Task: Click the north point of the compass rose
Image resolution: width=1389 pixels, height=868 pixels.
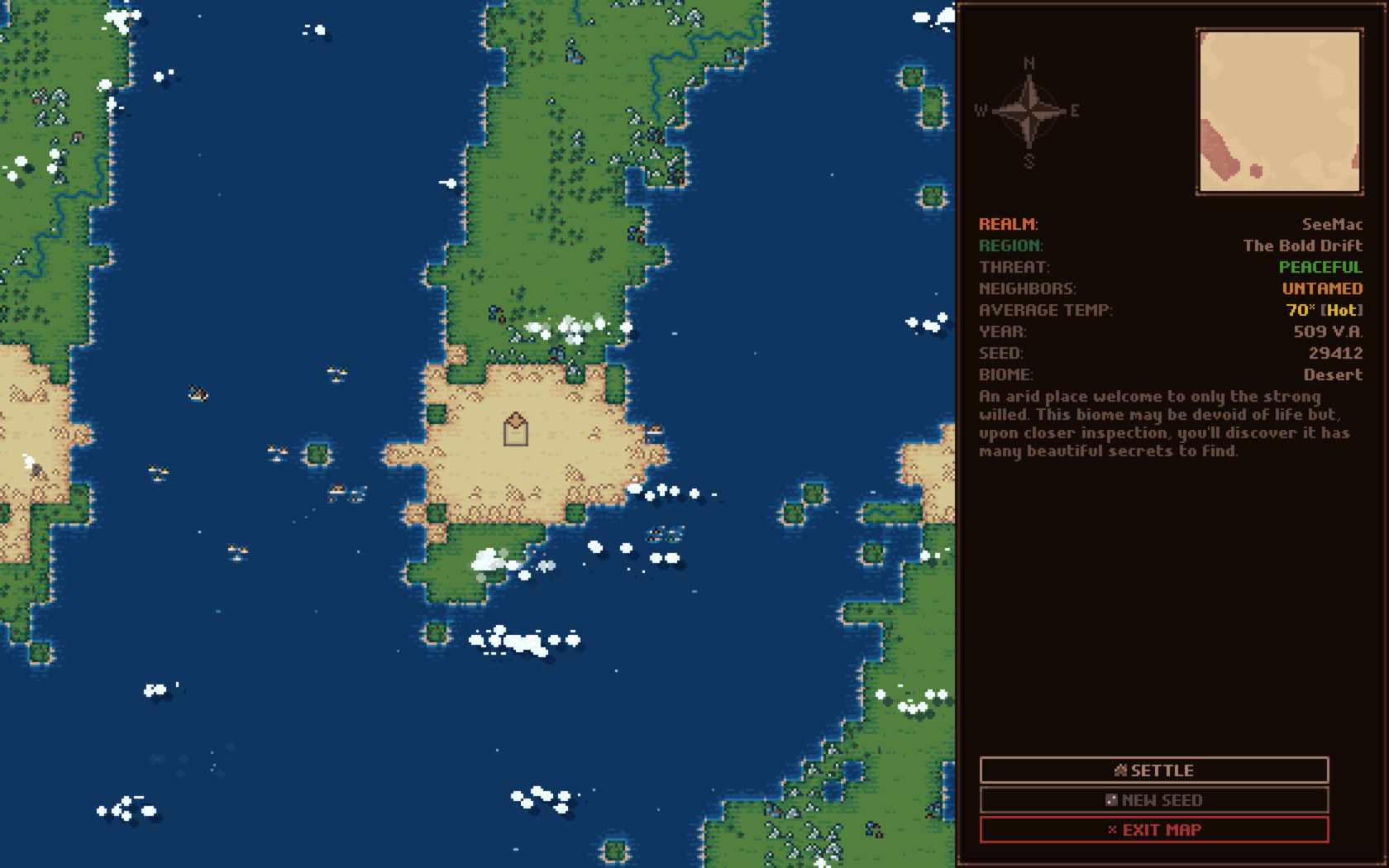Action: pos(1029,63)
